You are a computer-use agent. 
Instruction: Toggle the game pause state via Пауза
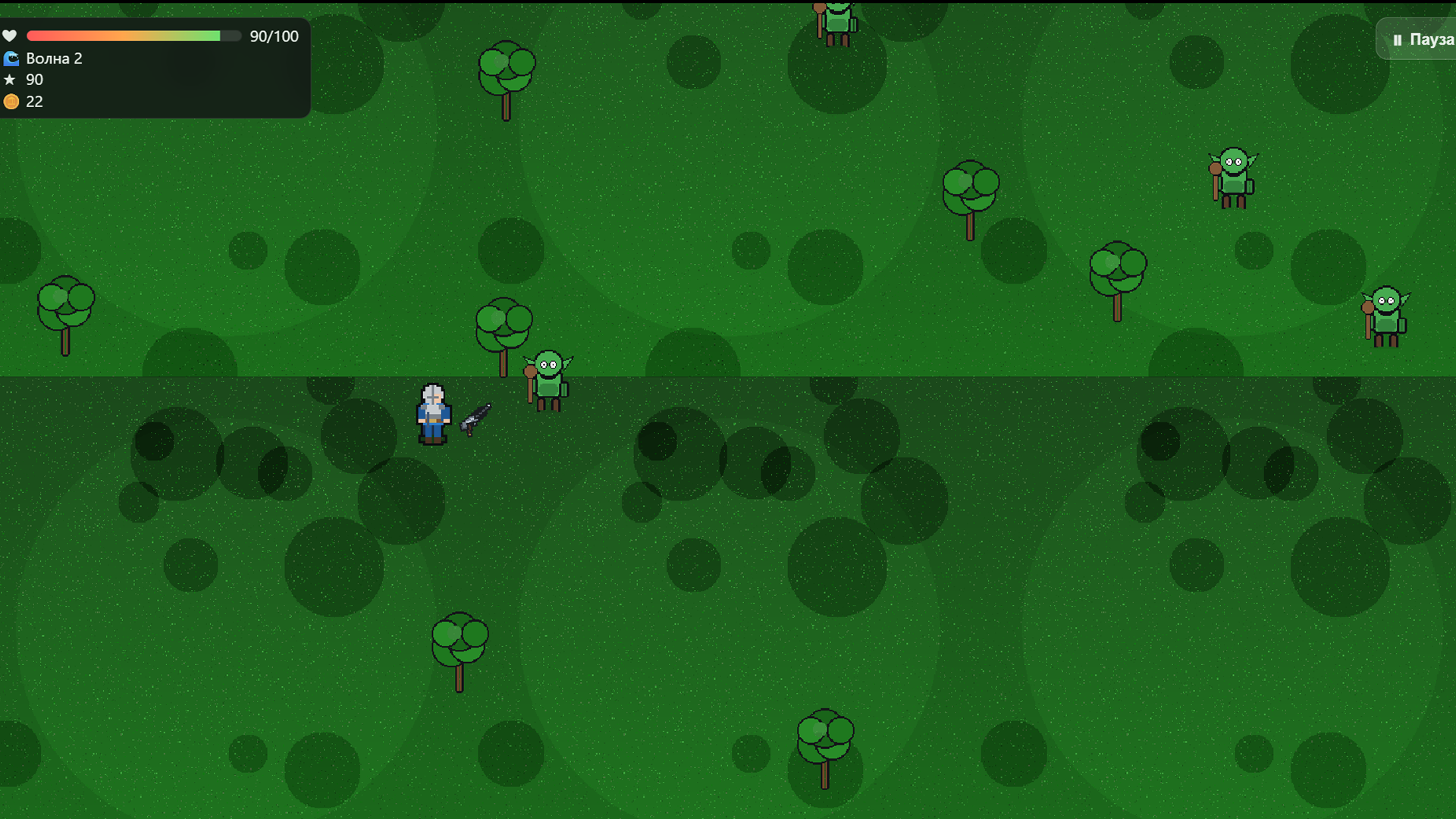[x=1426, y=39]
